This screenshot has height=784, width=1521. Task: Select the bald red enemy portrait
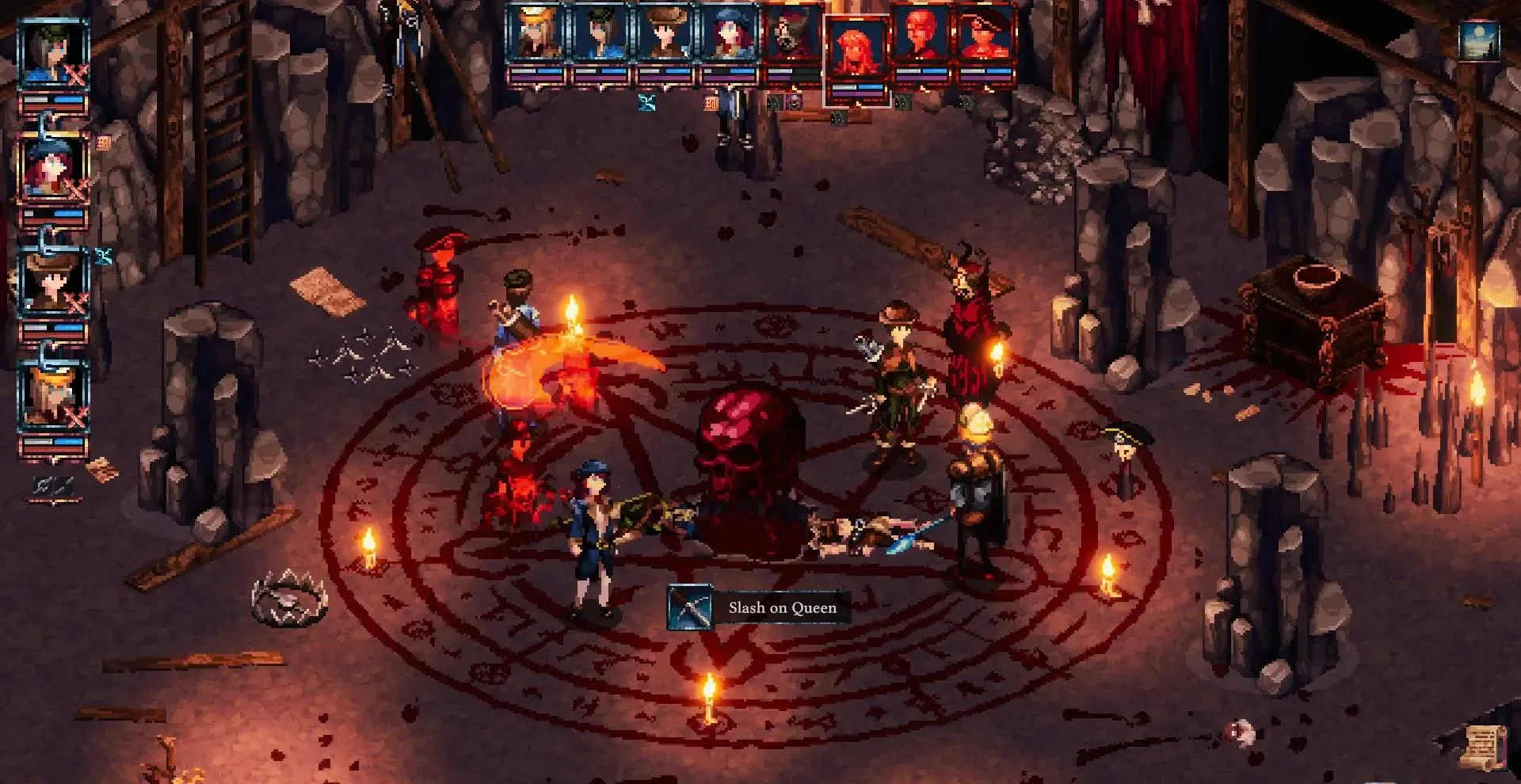click(921, 36)
